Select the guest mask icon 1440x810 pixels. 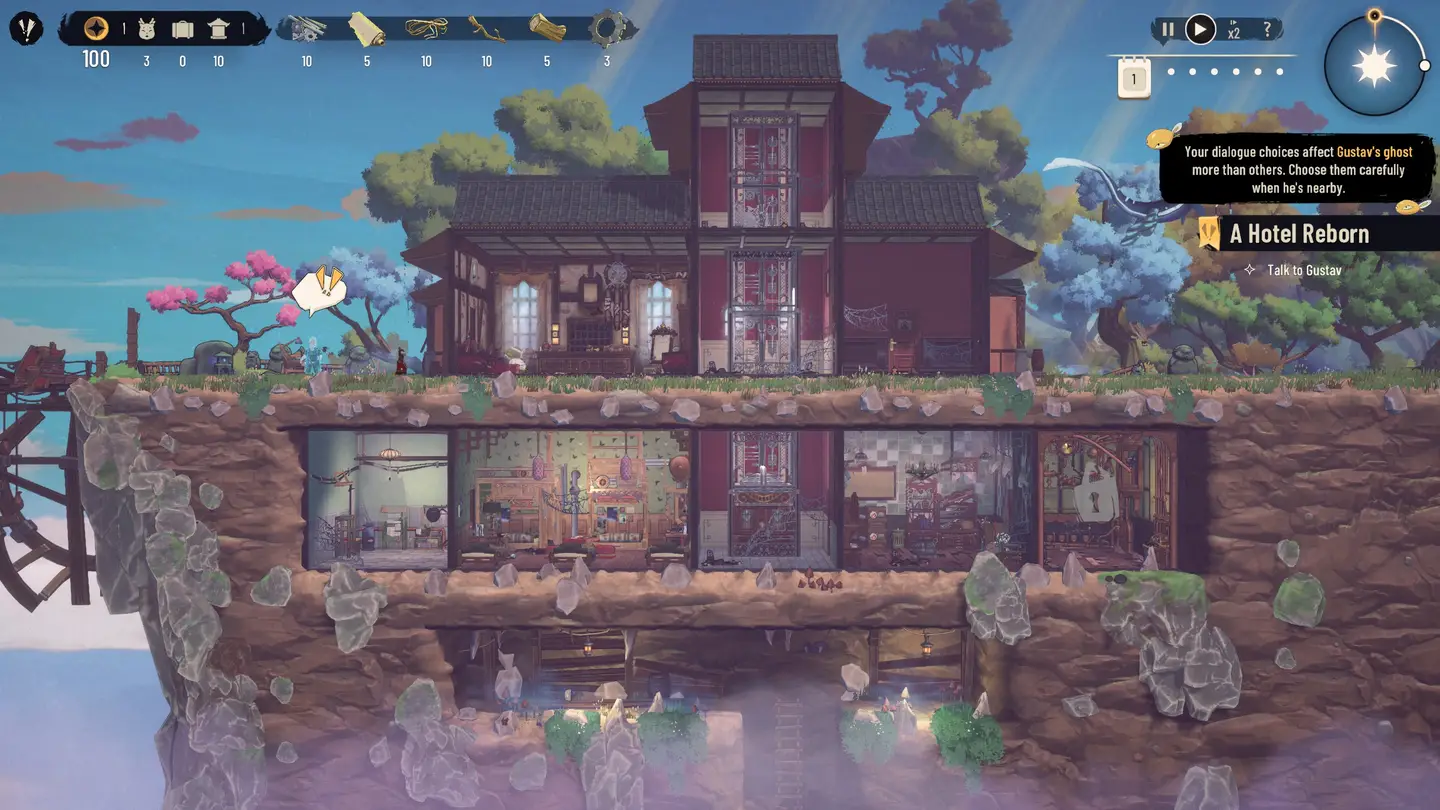point(146,29)
